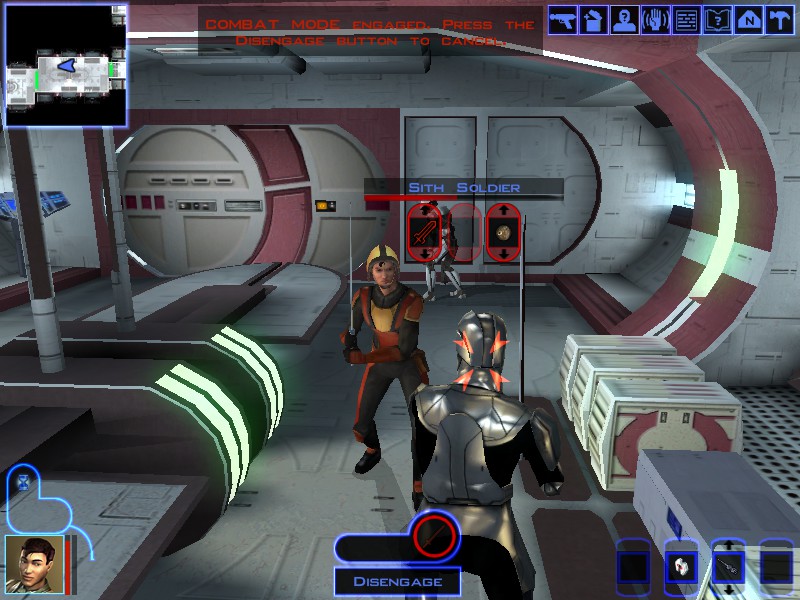Use the medpac quick slot

(x=680, y=567)
